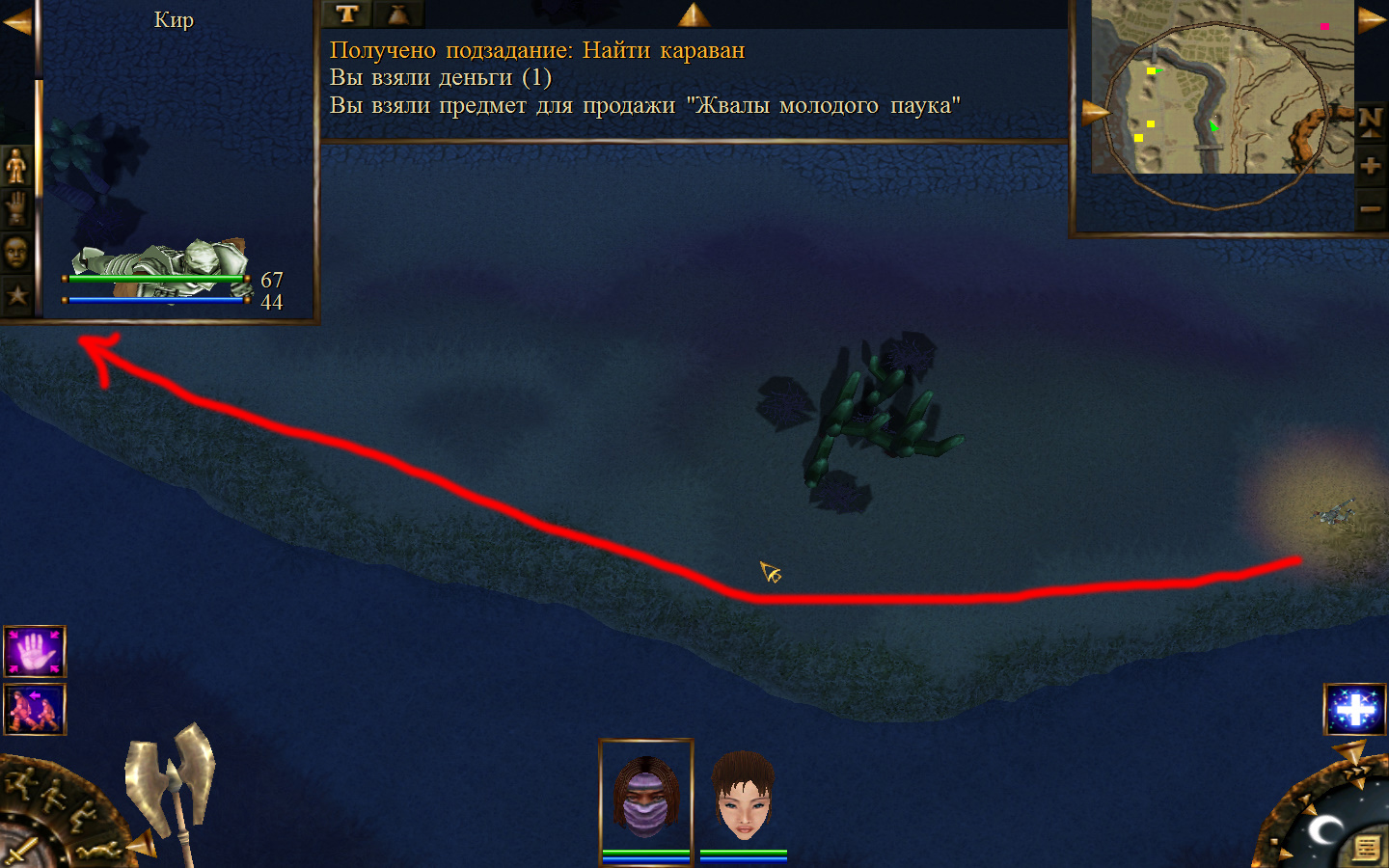The width and height of the screenshot is (1389, 868).
Task: Select the crawling posture on the dial
Action: pyautogui.click(x=98, y=851)
